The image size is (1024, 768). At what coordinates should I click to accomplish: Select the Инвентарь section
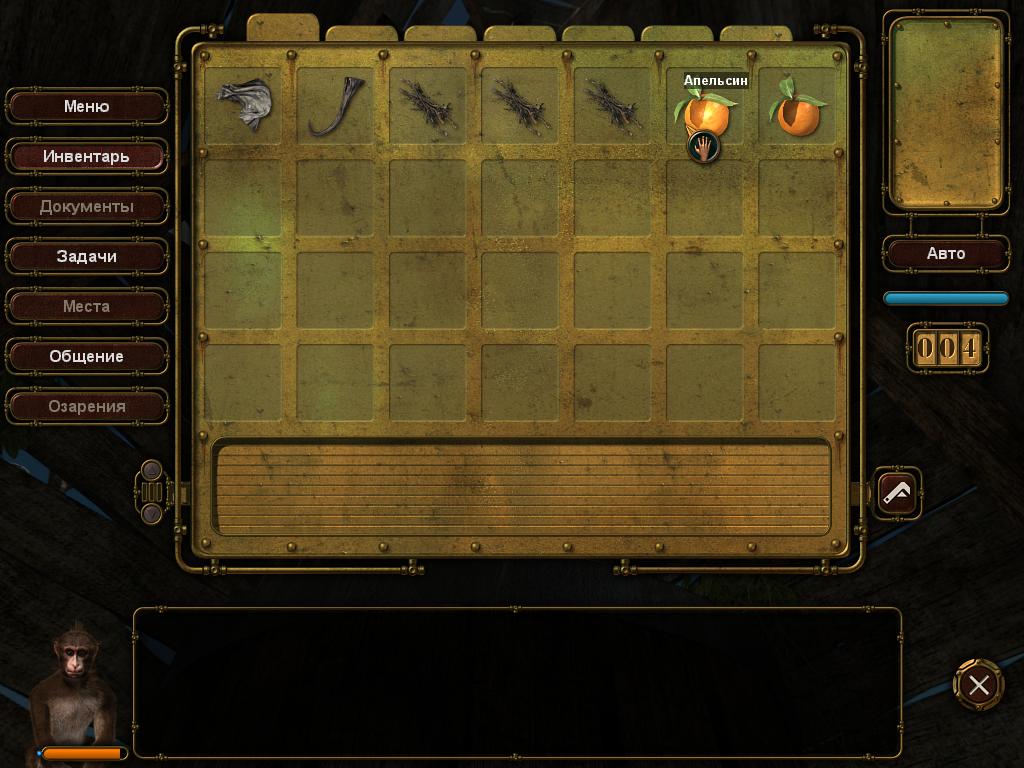[86, 156]
